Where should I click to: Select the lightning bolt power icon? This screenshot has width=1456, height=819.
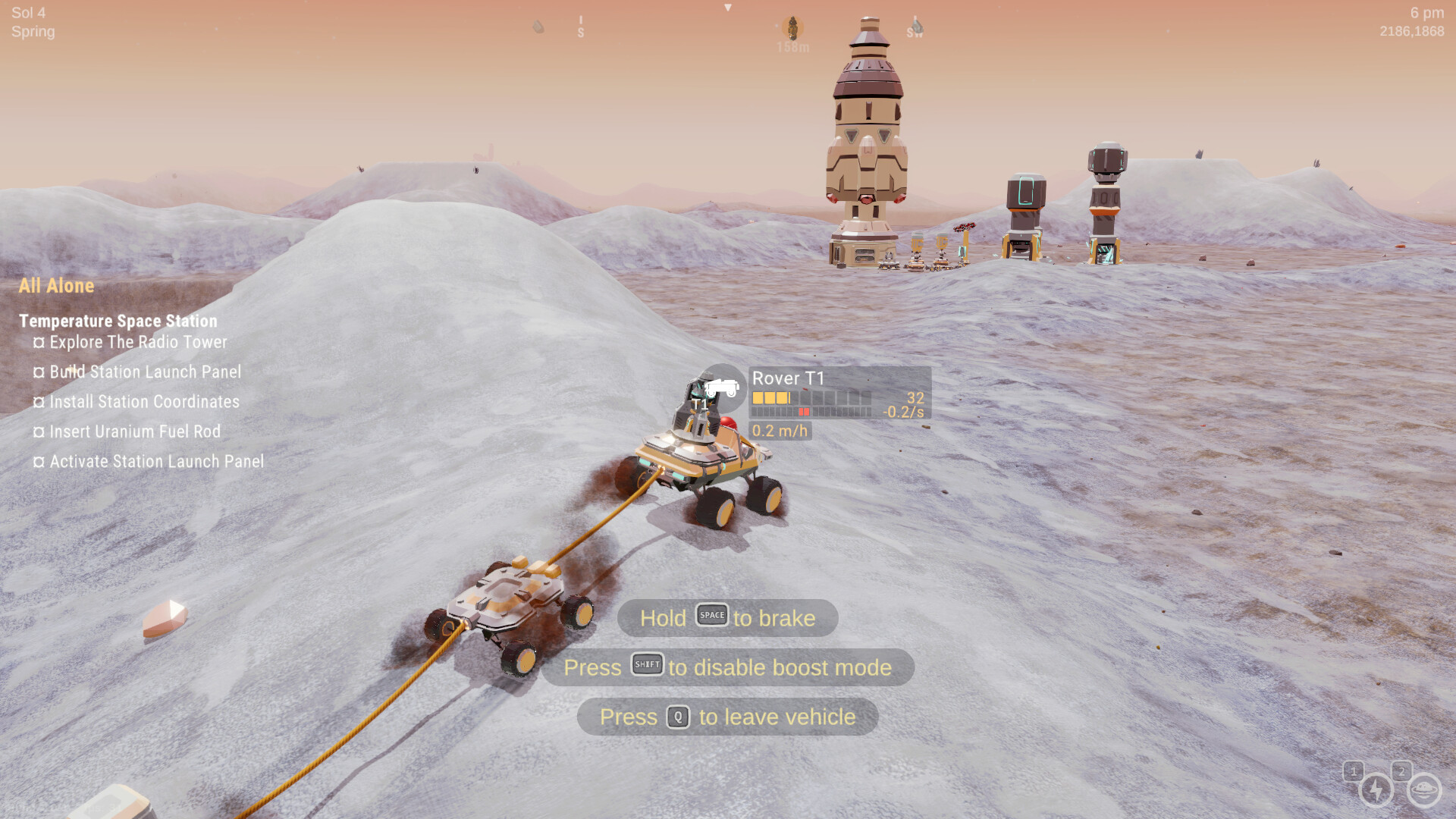1376,790
